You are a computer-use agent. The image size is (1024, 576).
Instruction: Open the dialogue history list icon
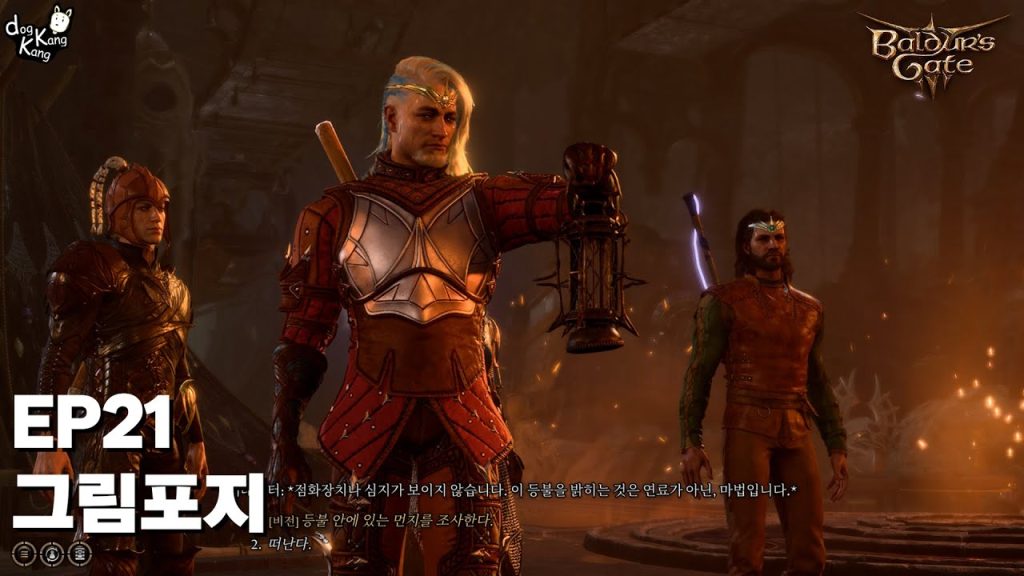pyautogui.click(x=23, y=552)
